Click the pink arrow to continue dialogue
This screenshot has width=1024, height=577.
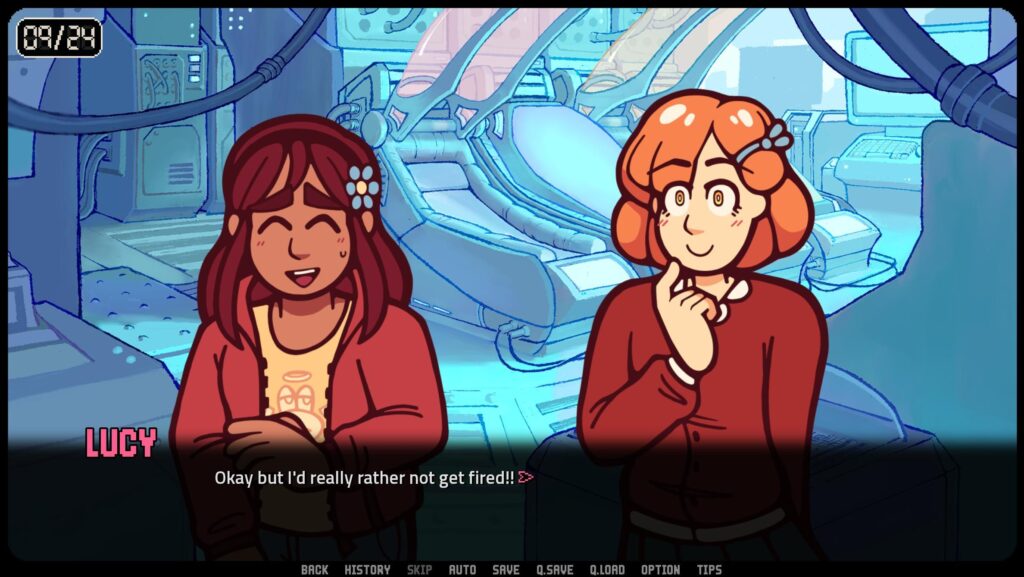(x=526, y=478)
